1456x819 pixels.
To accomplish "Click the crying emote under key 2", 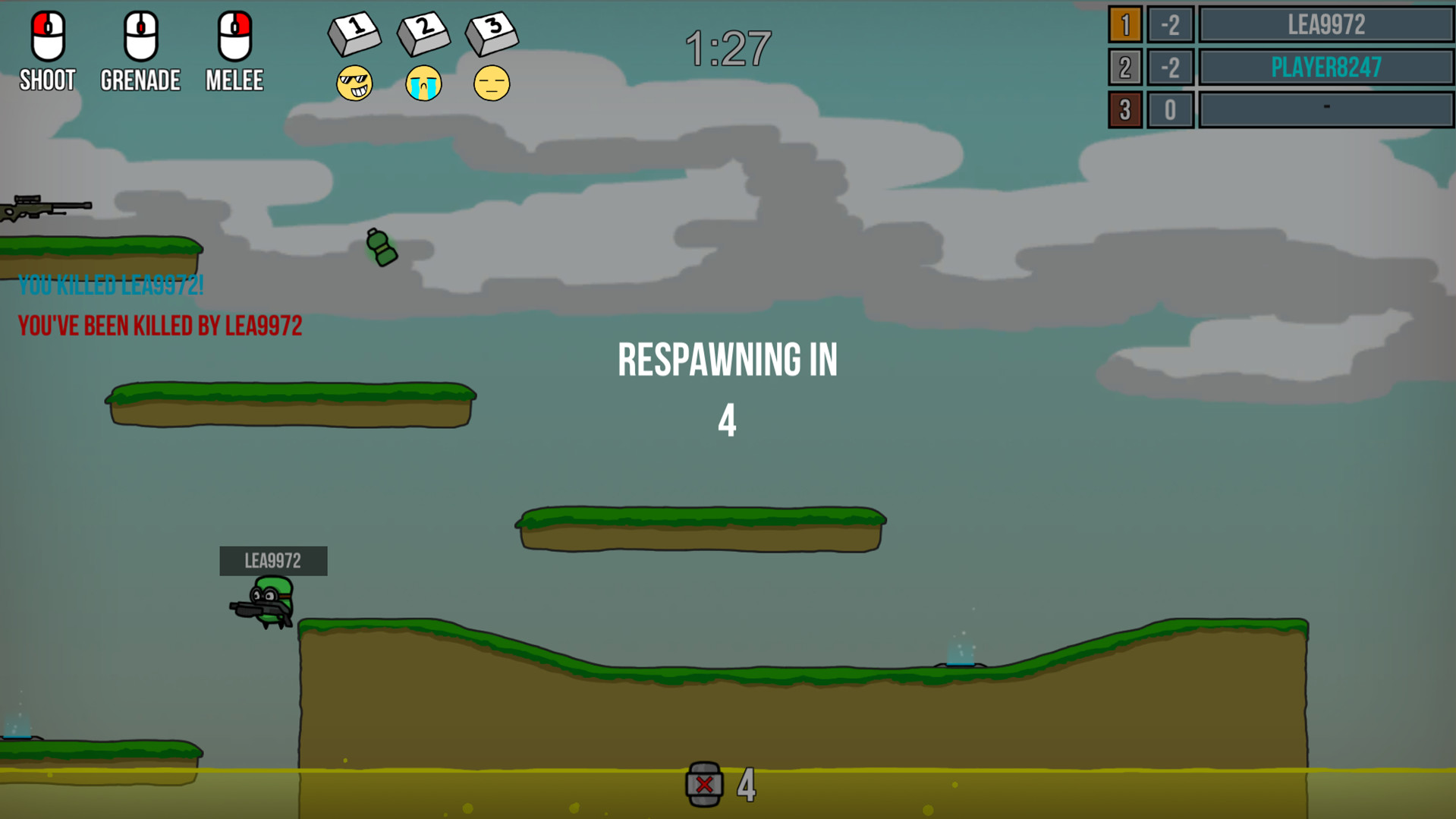I will [x=423, y=83].
